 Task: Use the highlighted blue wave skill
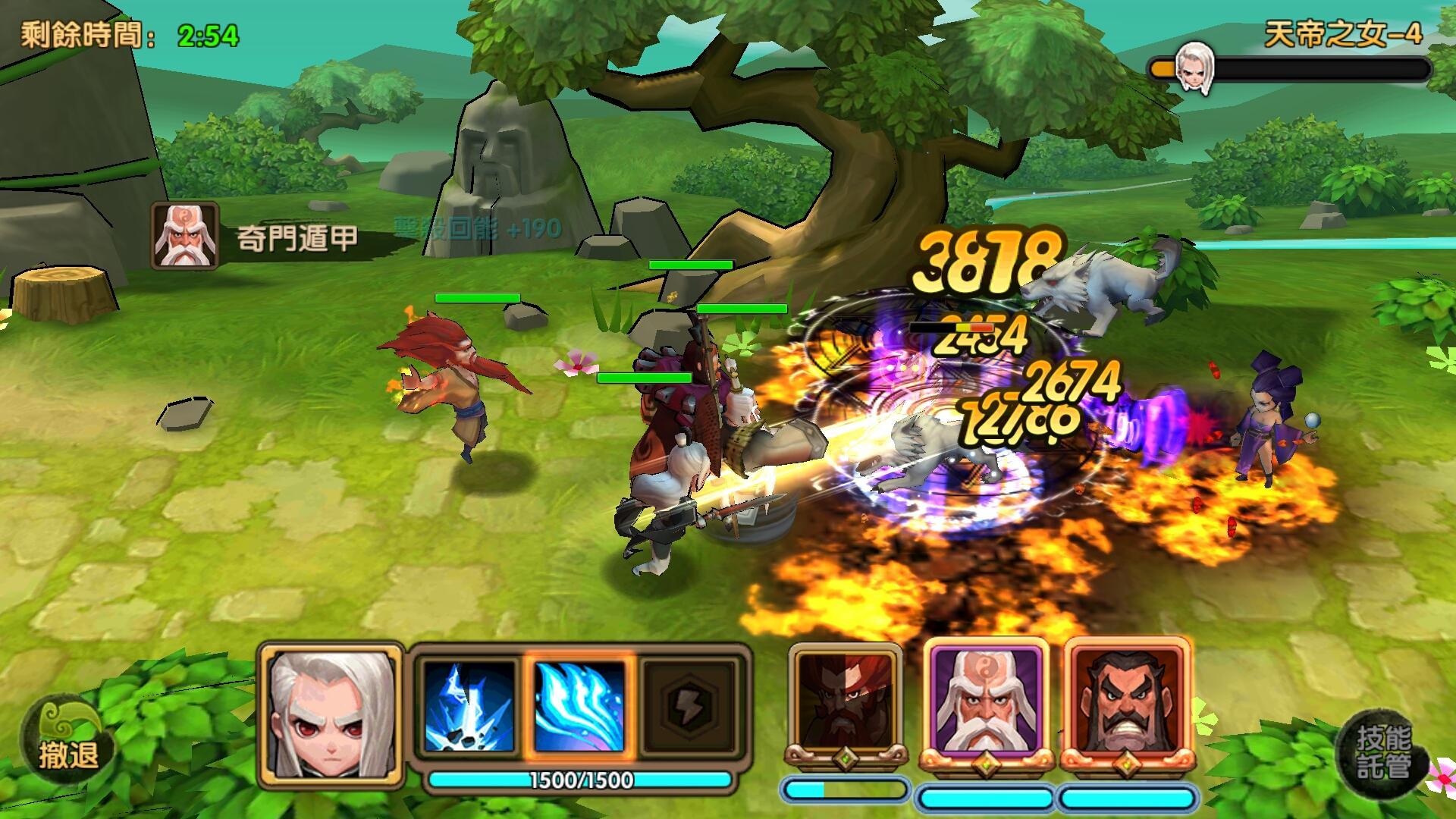point(579,707)
